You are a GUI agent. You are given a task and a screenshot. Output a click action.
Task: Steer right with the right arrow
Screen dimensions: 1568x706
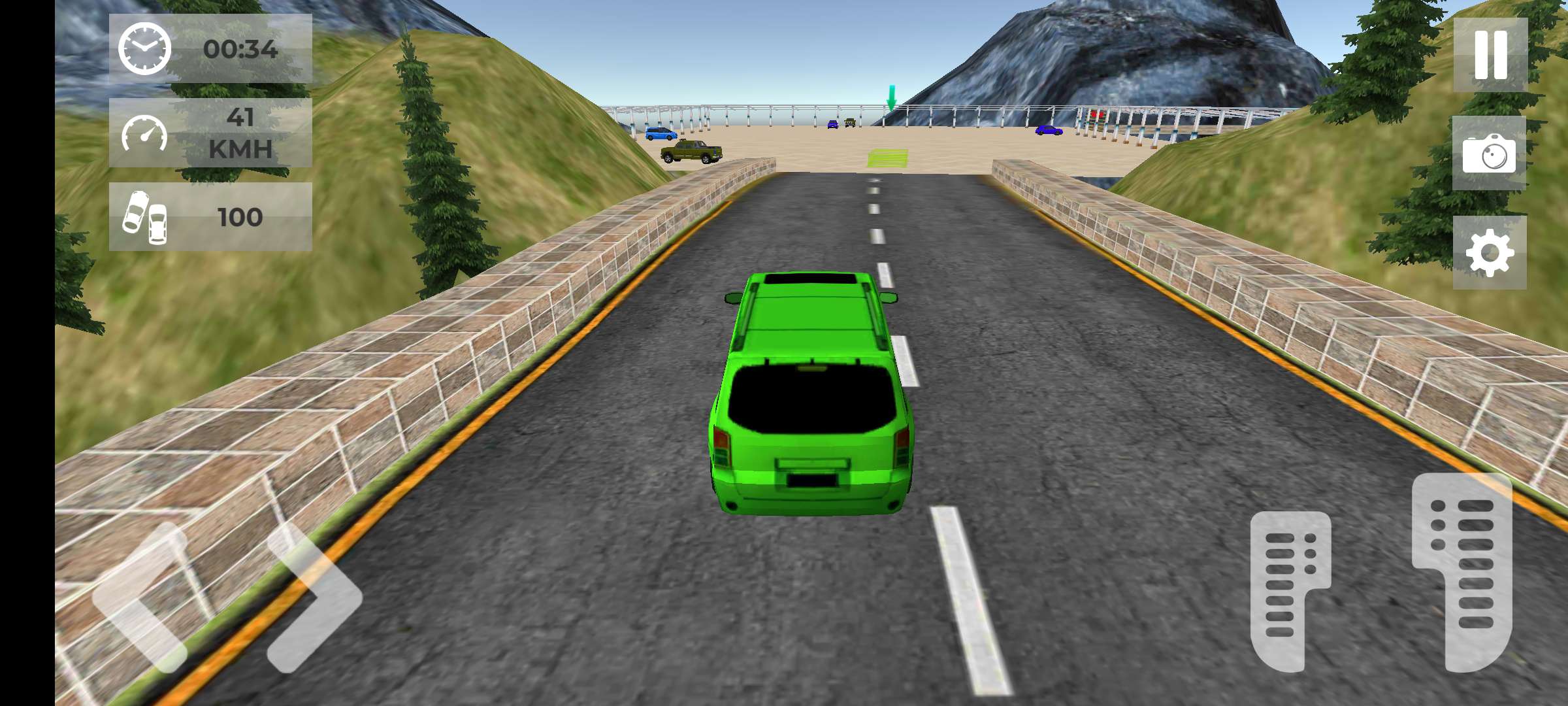pyautogui.click(x=314, y=598)
